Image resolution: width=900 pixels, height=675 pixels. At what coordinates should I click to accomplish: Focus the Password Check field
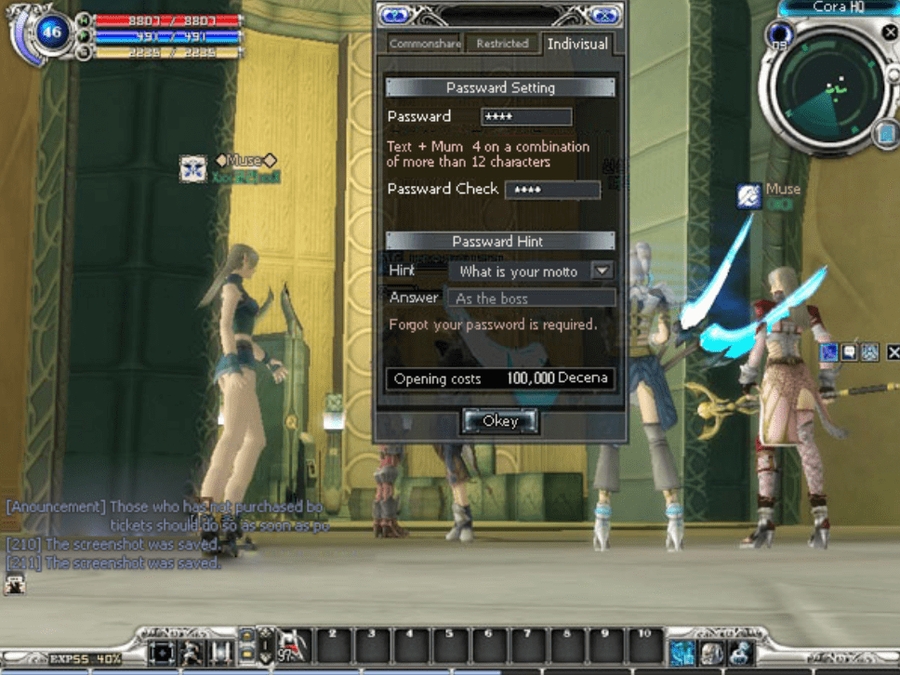pos(552,189)
